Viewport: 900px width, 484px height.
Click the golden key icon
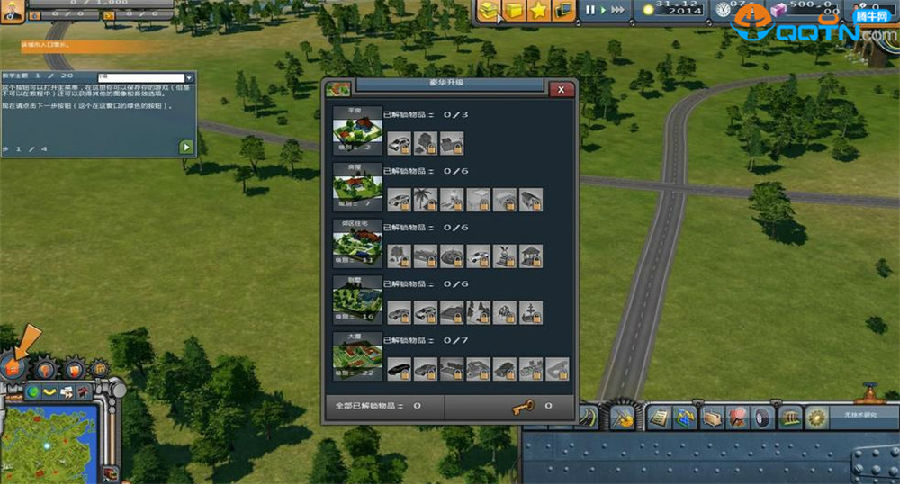point(518,407)
